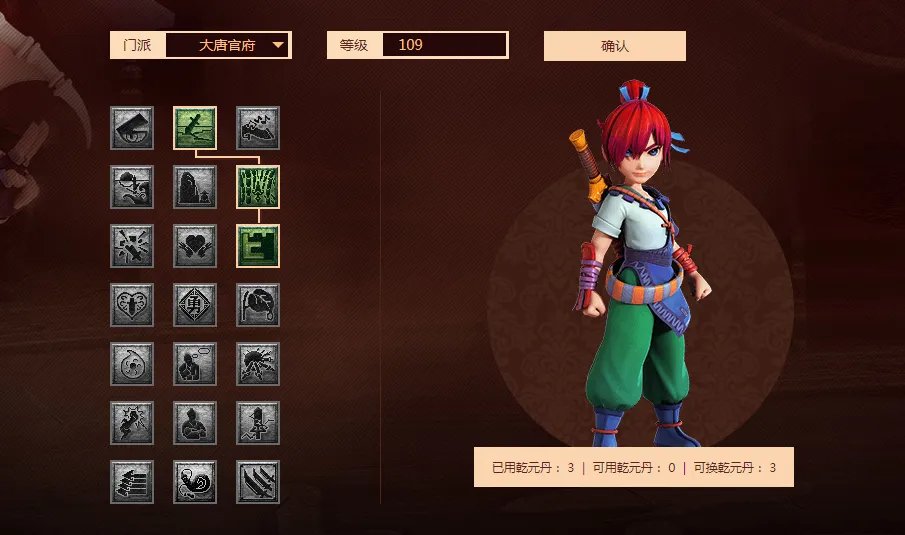
Task: Select the mountain rock with hut skill
Action: click(195, 187)
